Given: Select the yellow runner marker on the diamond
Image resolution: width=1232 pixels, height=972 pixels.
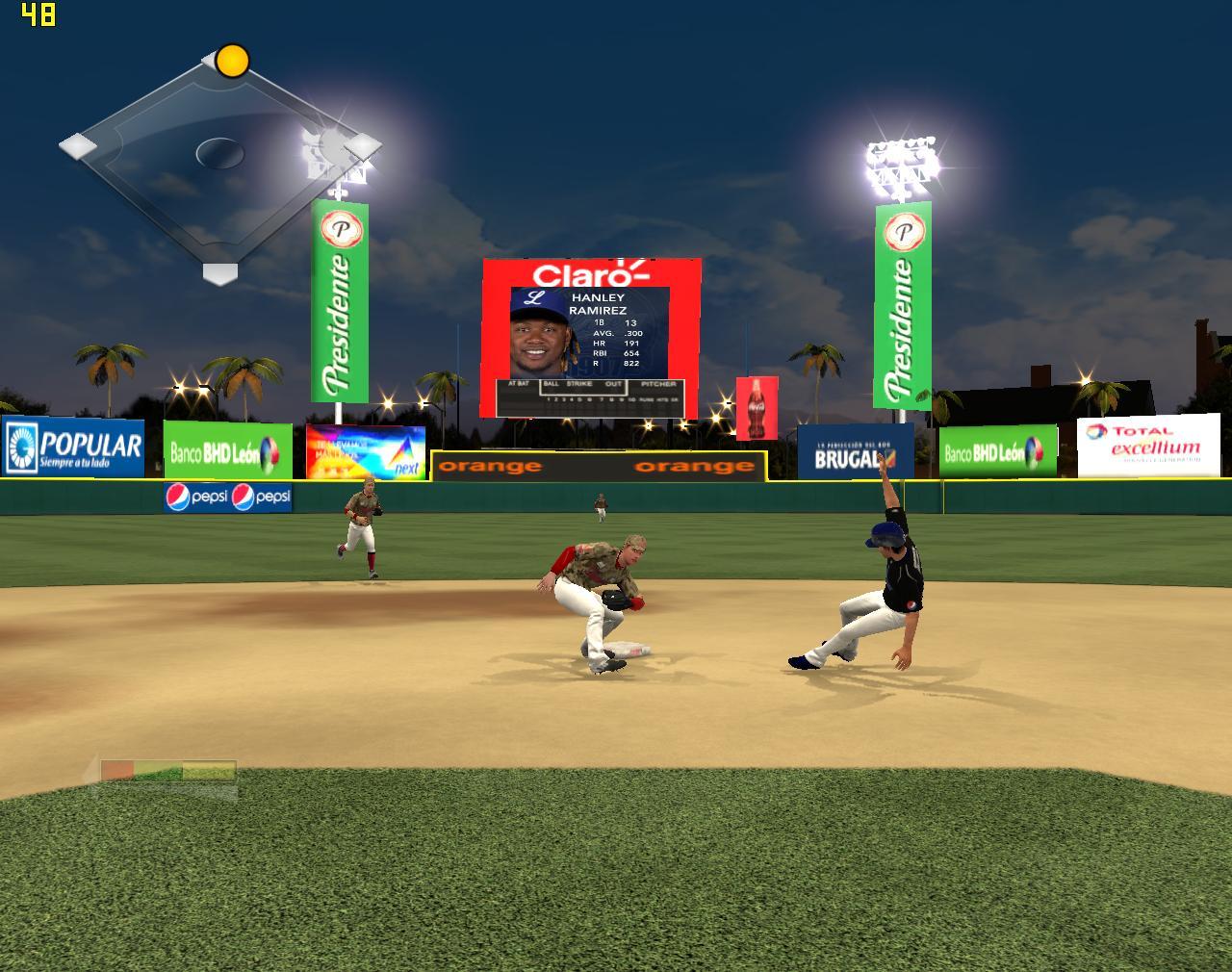Looking at the screenshot, I should (232, 61).
